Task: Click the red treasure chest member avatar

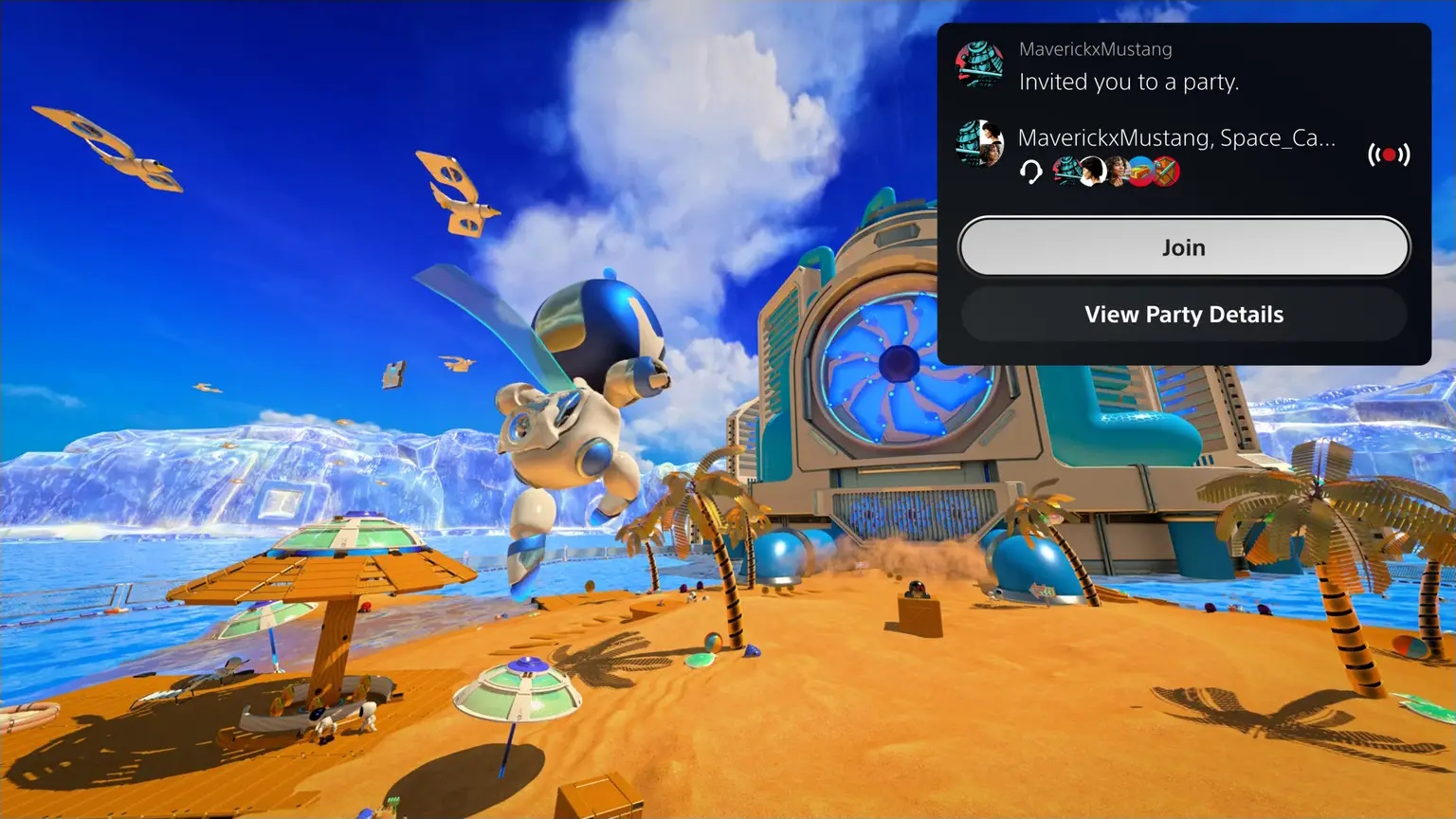Action: click(1166, 173)
